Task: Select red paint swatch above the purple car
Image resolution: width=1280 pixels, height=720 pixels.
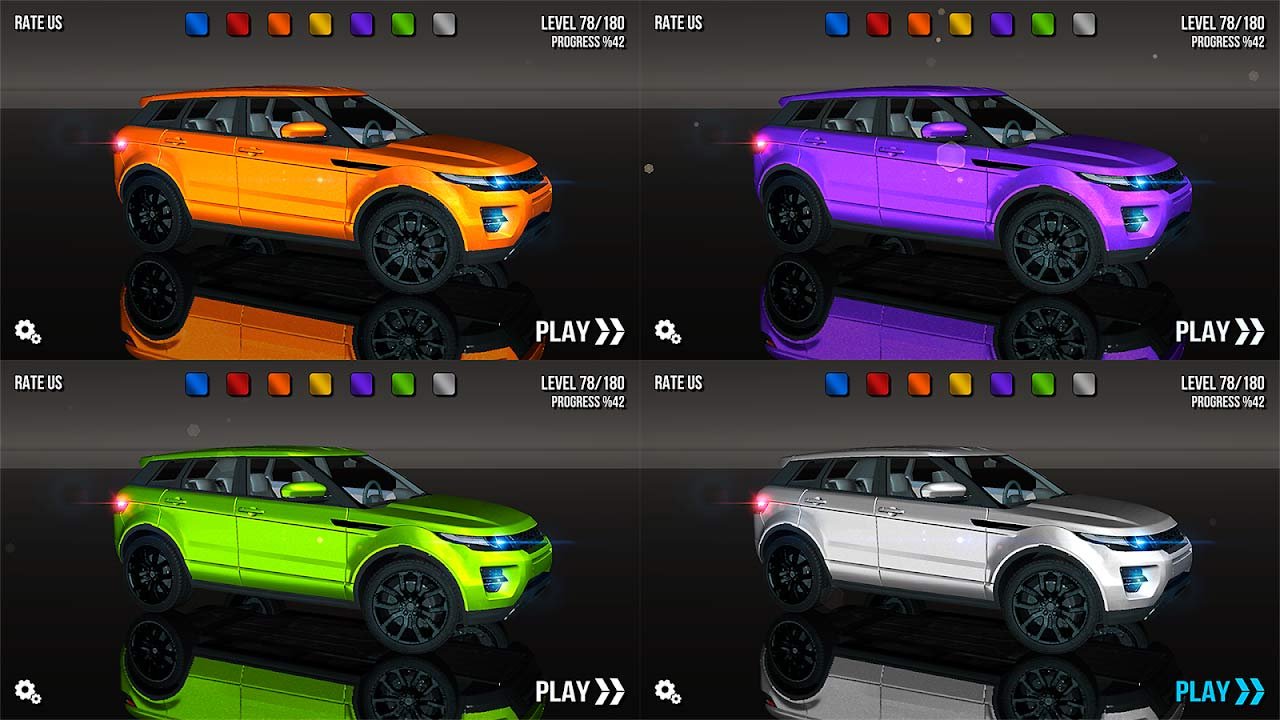Action: tap(878, 24)
